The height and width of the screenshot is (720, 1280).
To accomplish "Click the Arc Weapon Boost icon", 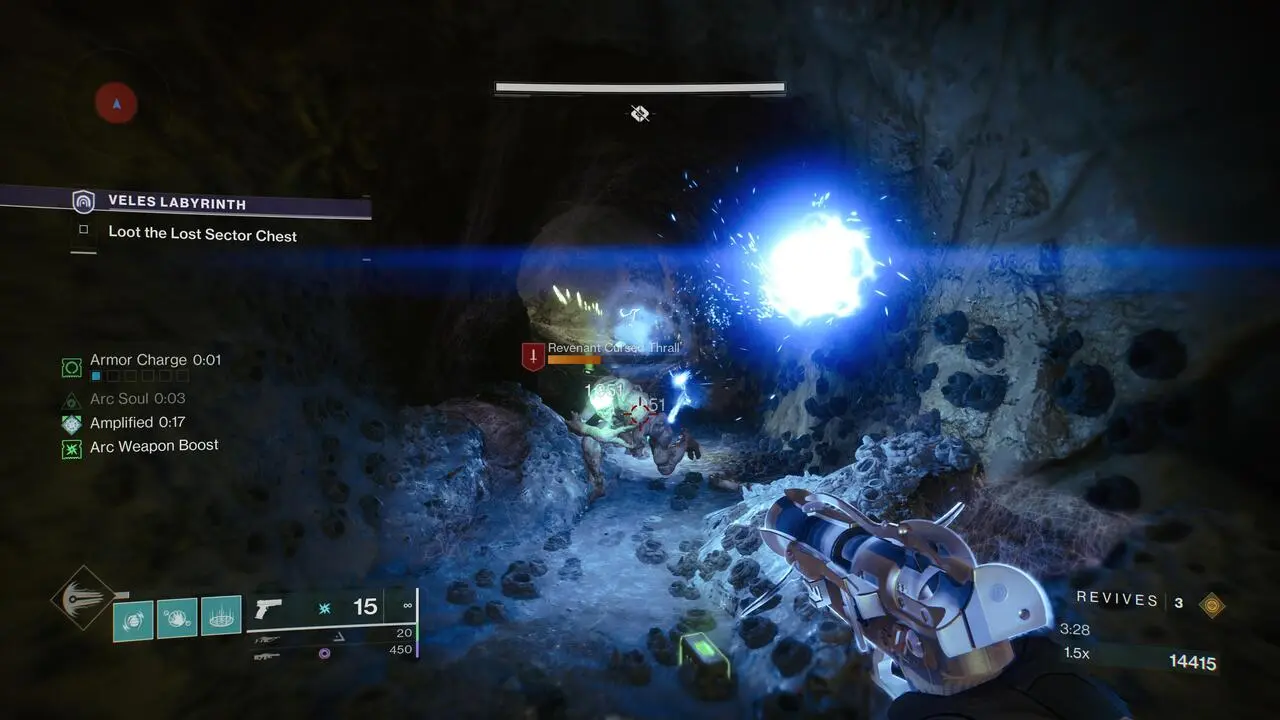I will click(71, 449).
